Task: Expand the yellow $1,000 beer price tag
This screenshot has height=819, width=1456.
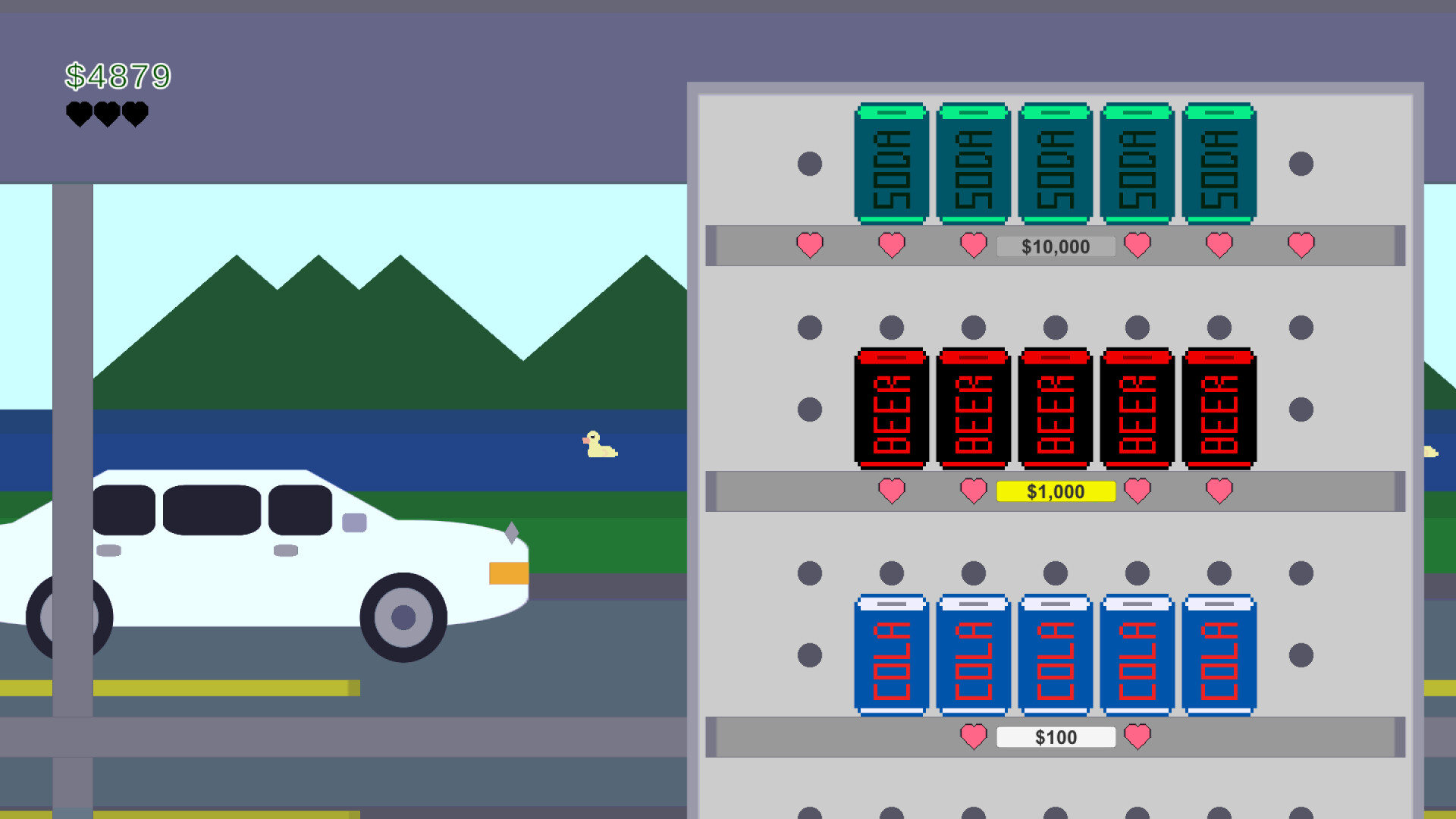Action: [1056, 491]
